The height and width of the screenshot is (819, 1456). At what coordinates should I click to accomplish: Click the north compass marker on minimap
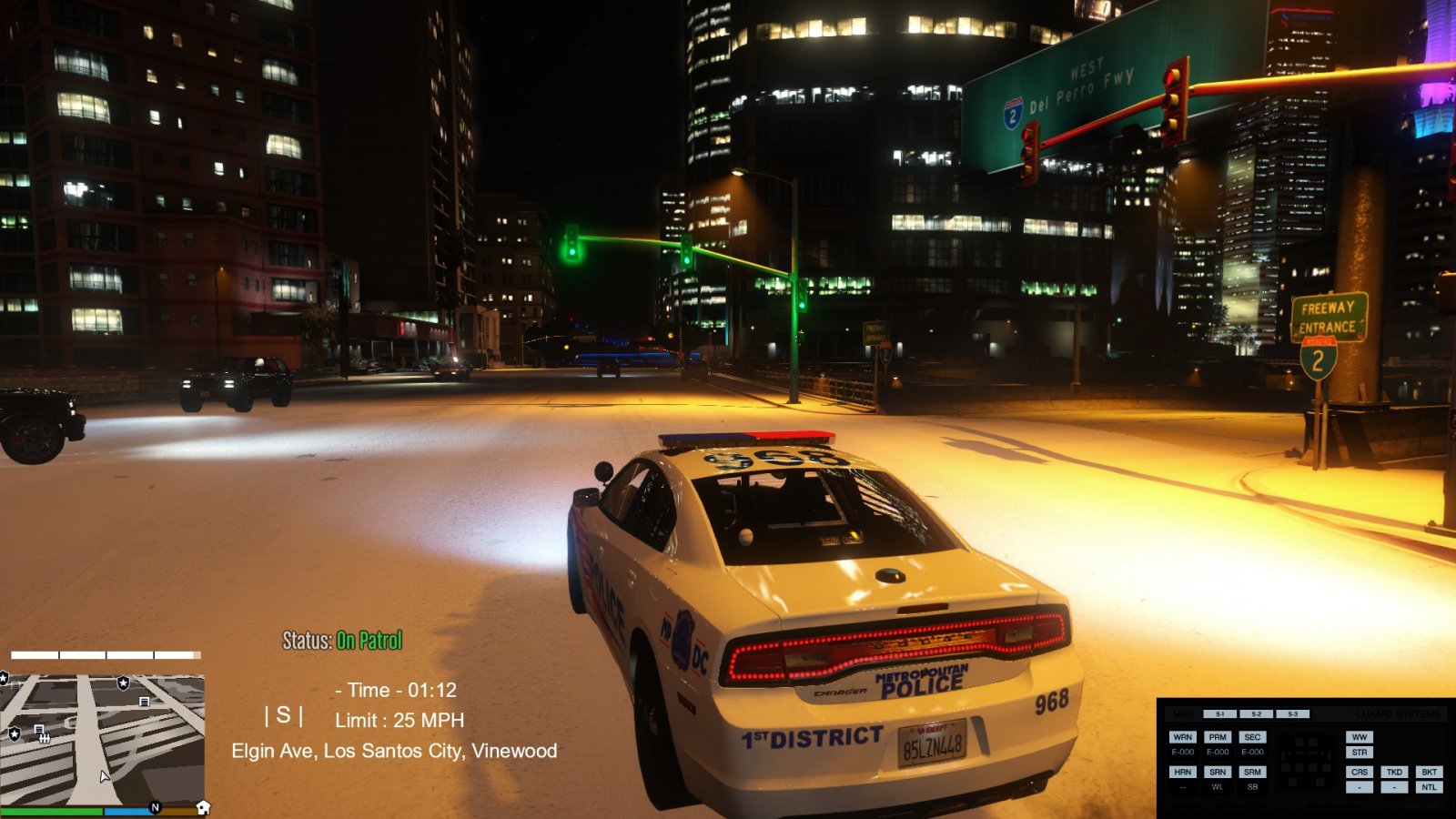[x=155, y=807]
